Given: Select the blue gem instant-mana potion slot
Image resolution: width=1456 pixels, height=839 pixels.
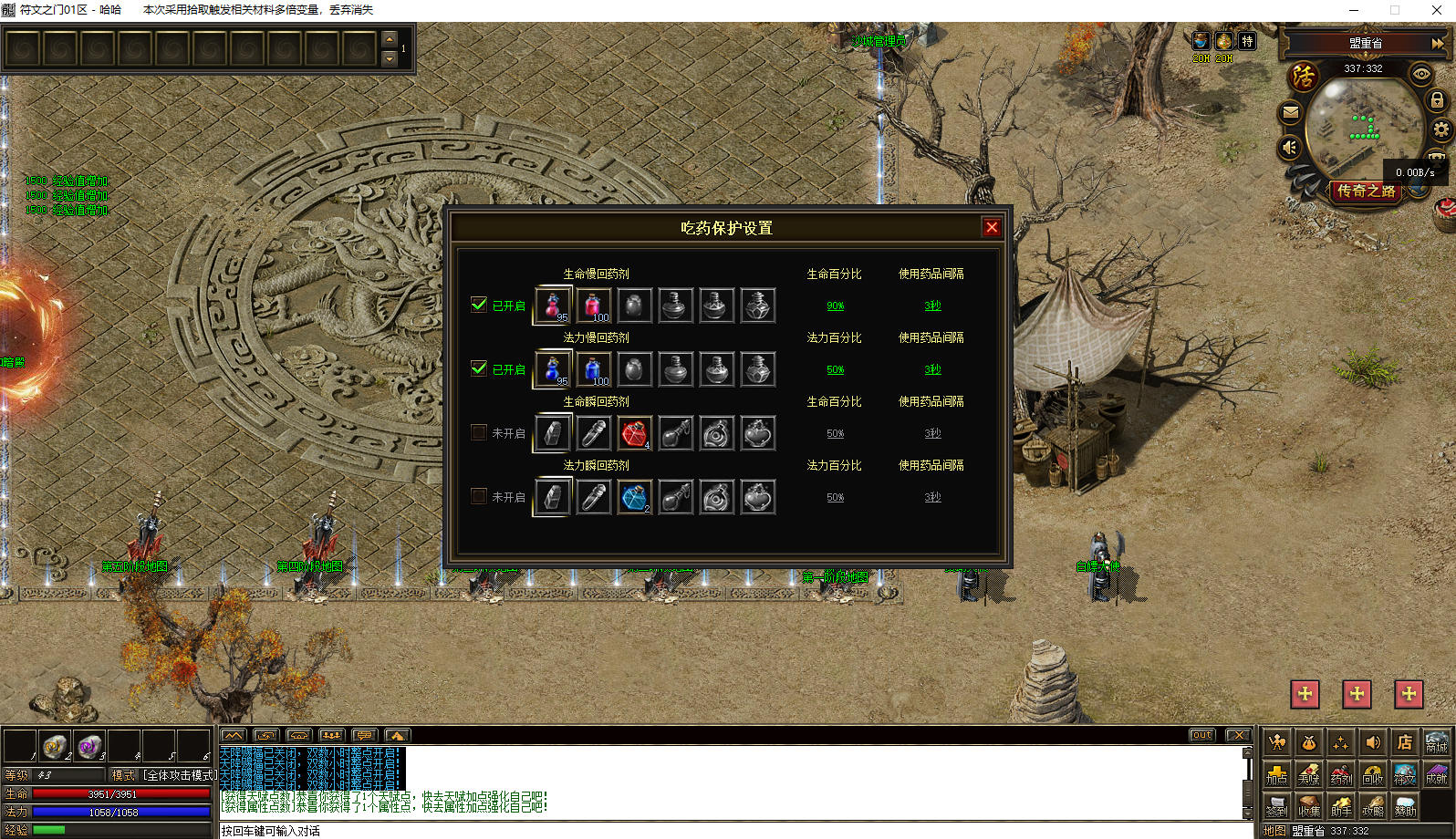Looking at the screenshot, I should click(x=634, y=497).
